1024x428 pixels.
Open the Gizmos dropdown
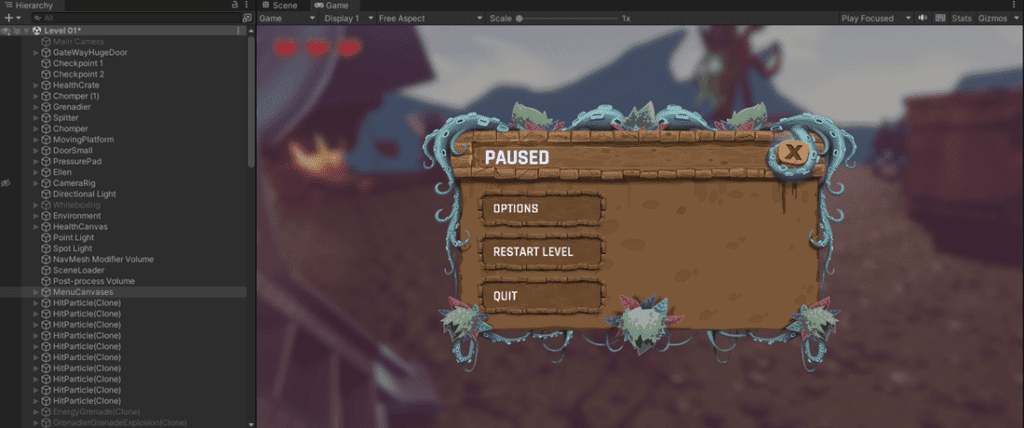(x=996, y=18)
